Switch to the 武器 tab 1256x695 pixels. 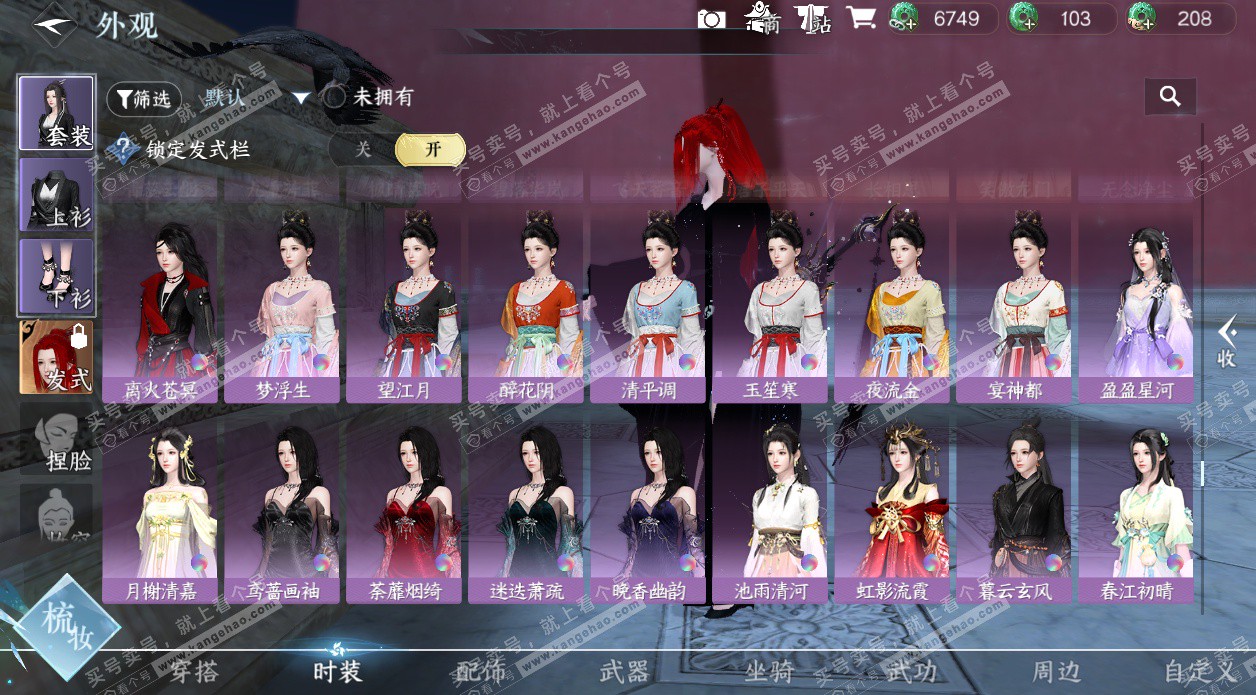click(624, 672)
